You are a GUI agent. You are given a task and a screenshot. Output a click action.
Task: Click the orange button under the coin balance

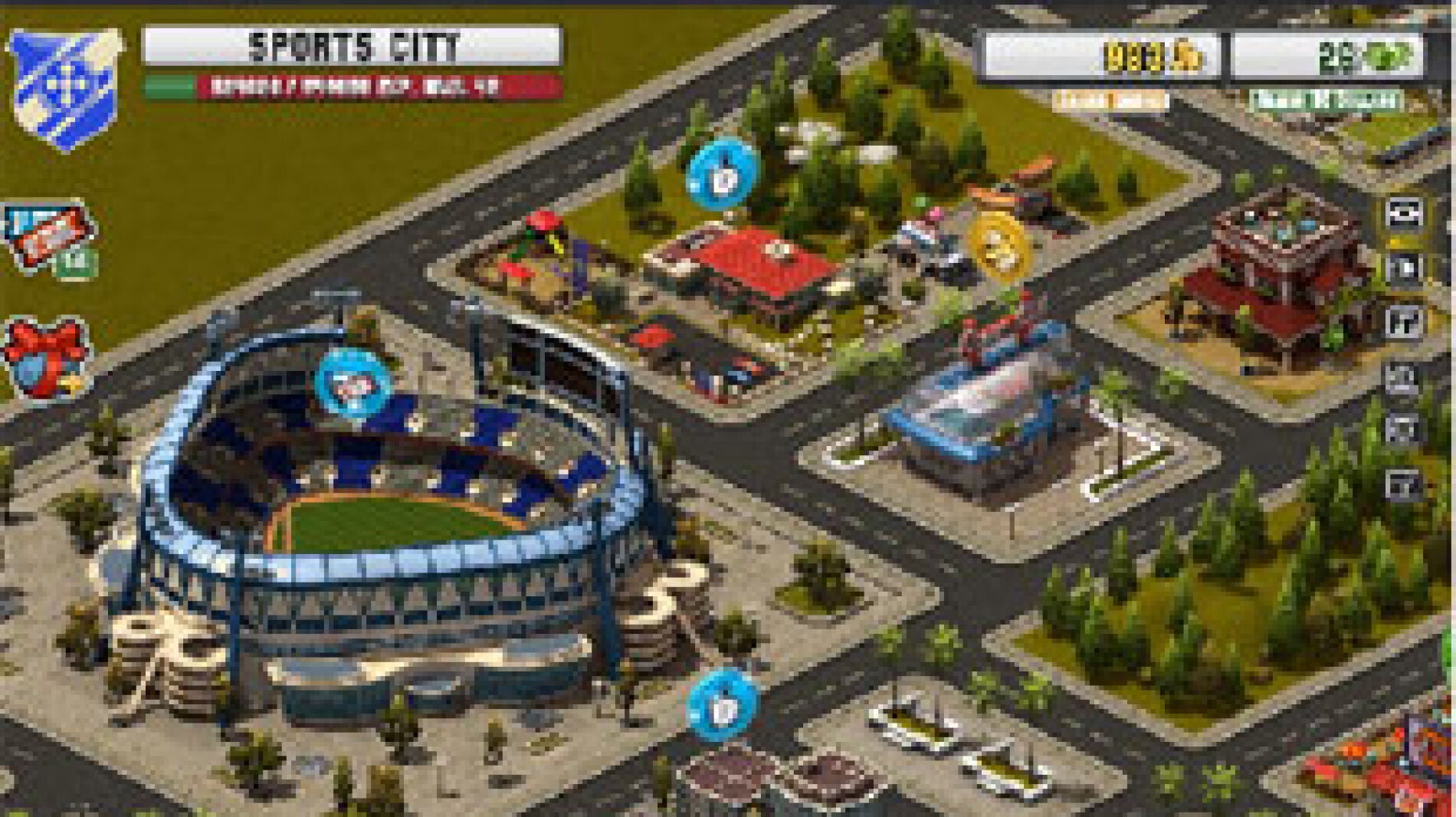click(x=1110, y=100)
